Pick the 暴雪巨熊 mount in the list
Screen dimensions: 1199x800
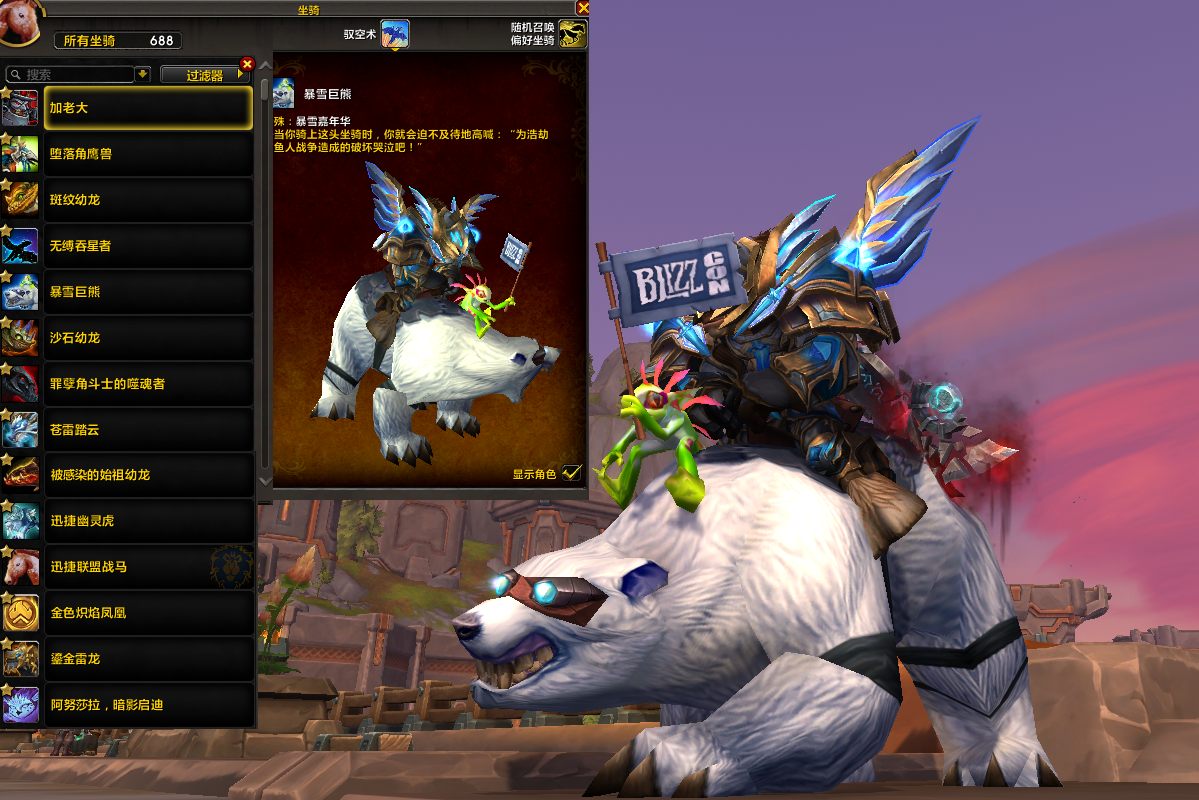coord(148,292)
